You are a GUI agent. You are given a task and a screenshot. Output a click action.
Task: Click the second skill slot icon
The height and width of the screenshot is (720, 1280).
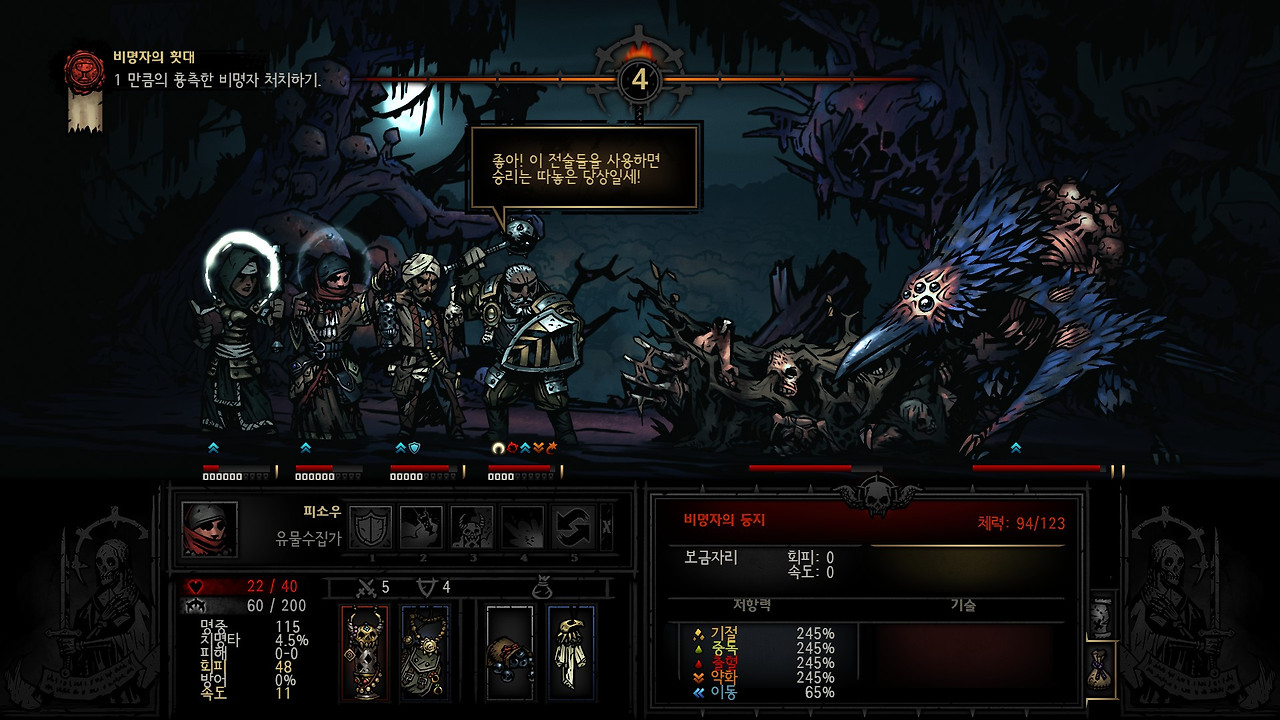point(421,526)
